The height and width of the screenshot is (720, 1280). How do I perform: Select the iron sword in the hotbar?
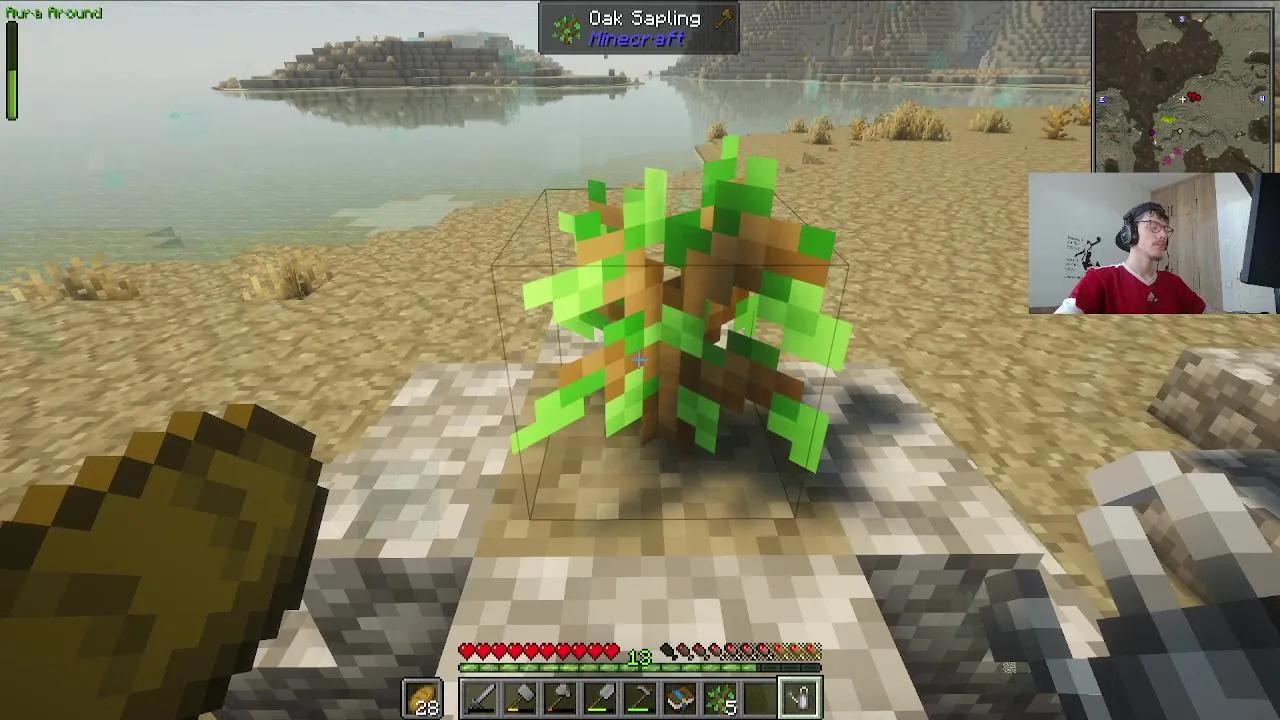(483, 697)
